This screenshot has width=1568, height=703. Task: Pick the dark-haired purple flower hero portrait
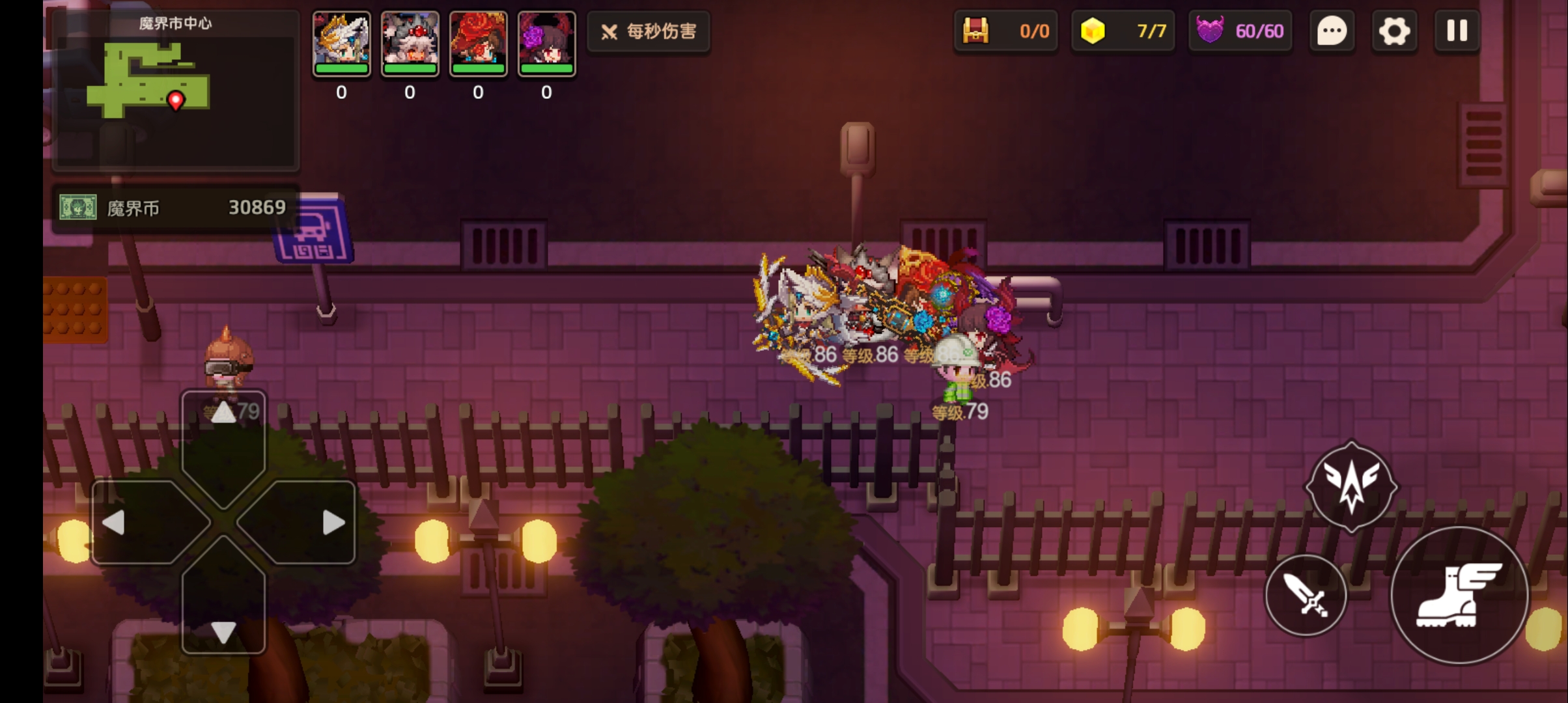(x=547, y=43)
